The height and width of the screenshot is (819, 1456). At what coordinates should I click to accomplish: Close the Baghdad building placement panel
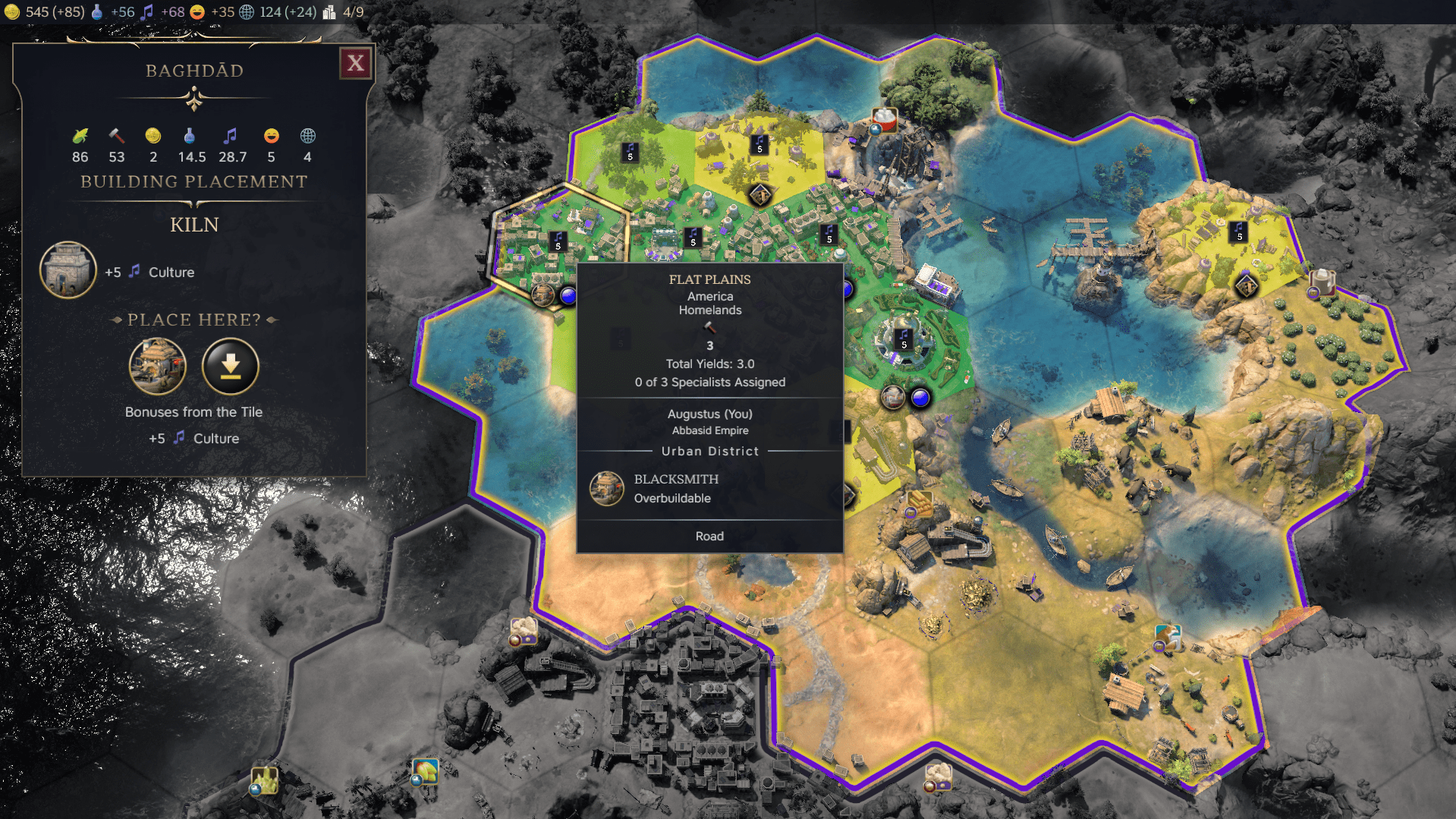pos(354,63)
